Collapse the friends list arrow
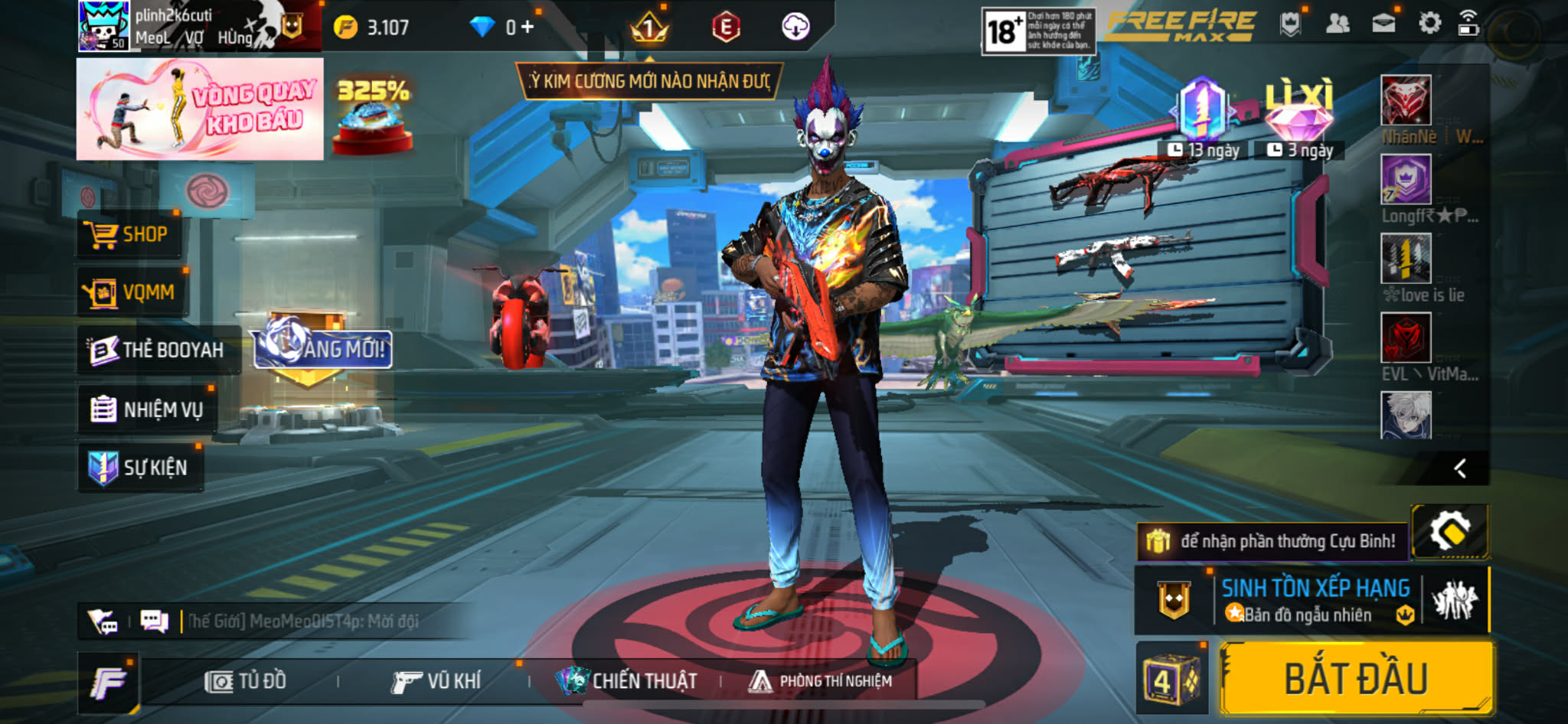1568x724 pixels. 1460,468
